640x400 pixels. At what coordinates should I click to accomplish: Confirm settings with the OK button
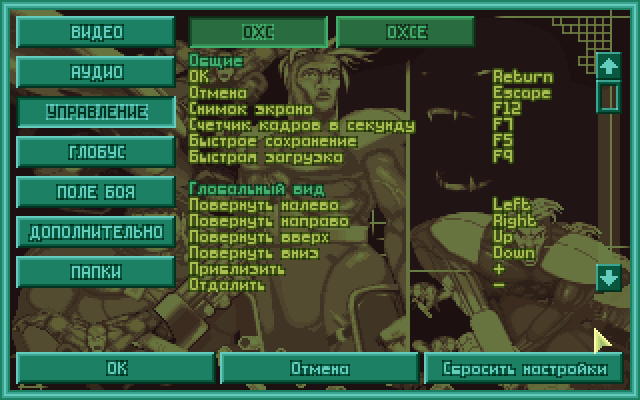pyautogui.click(x=117, y=368)
